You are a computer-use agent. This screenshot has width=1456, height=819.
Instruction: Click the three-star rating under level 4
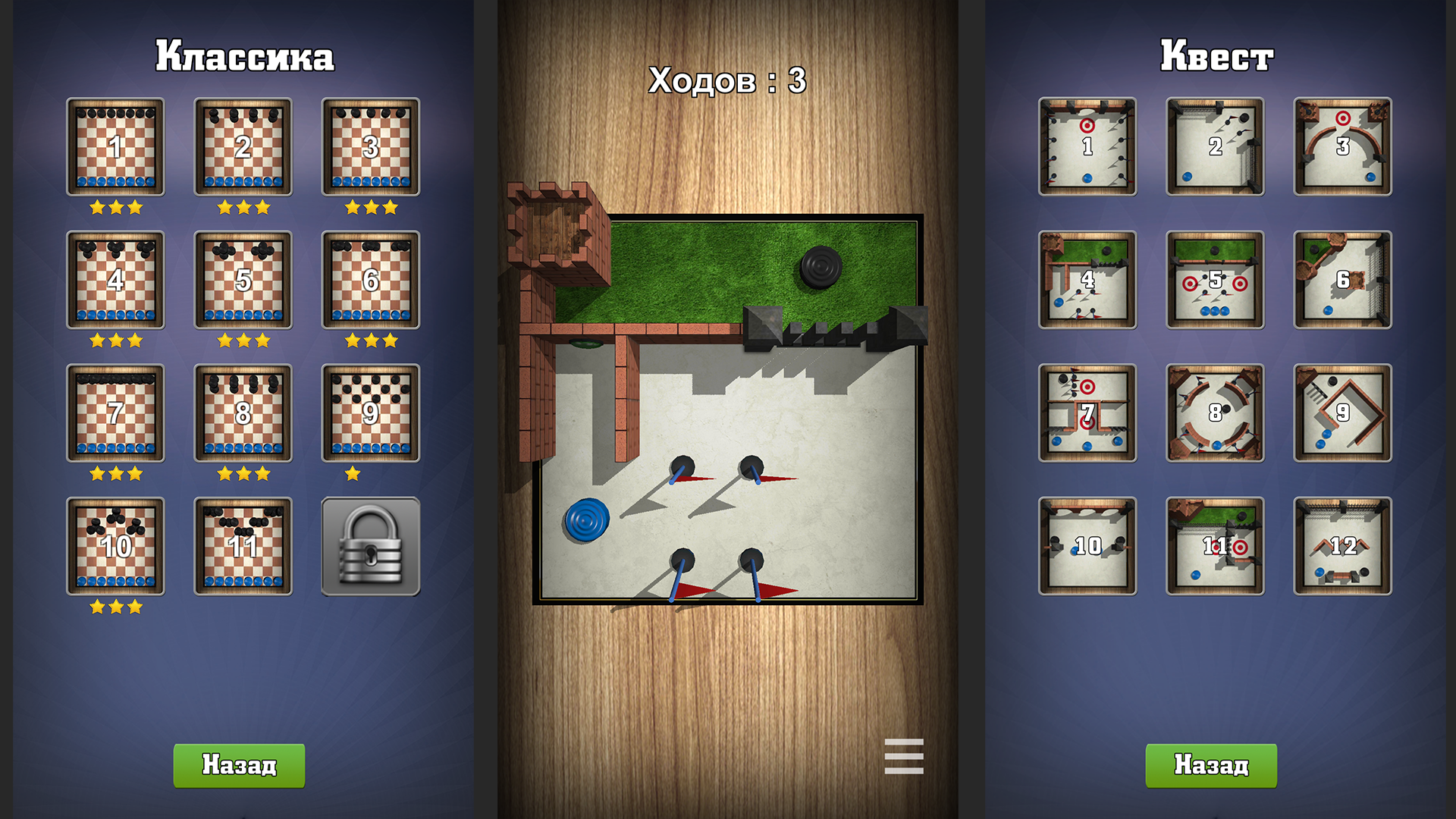pos(115,340)
